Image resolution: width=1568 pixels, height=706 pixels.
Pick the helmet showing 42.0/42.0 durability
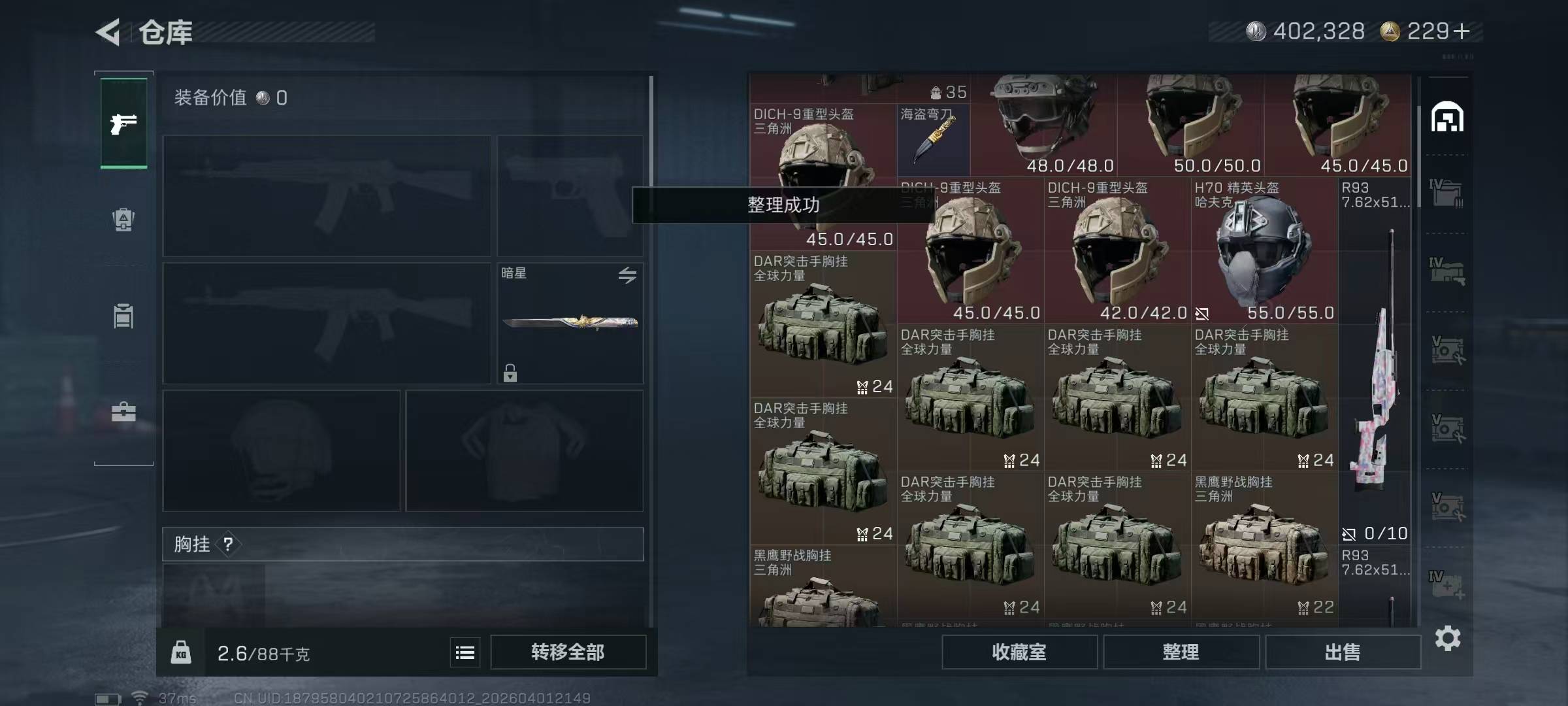pyautogui.click(x=1117, y=252)
